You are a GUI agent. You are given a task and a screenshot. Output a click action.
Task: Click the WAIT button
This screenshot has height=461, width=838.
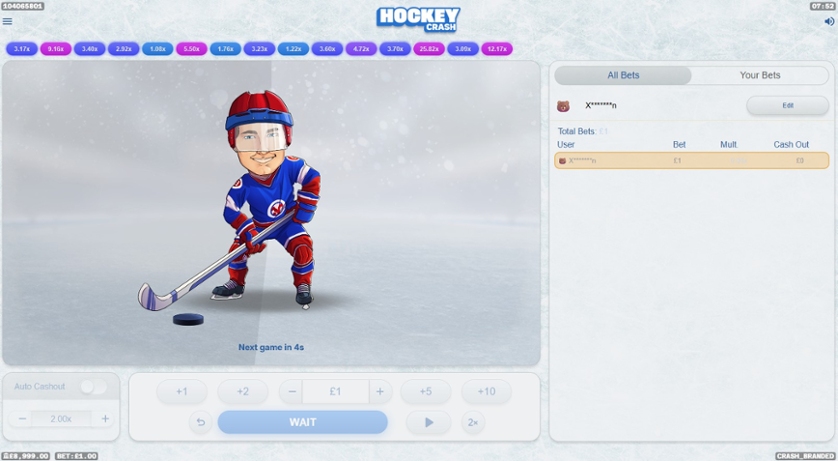303,422
